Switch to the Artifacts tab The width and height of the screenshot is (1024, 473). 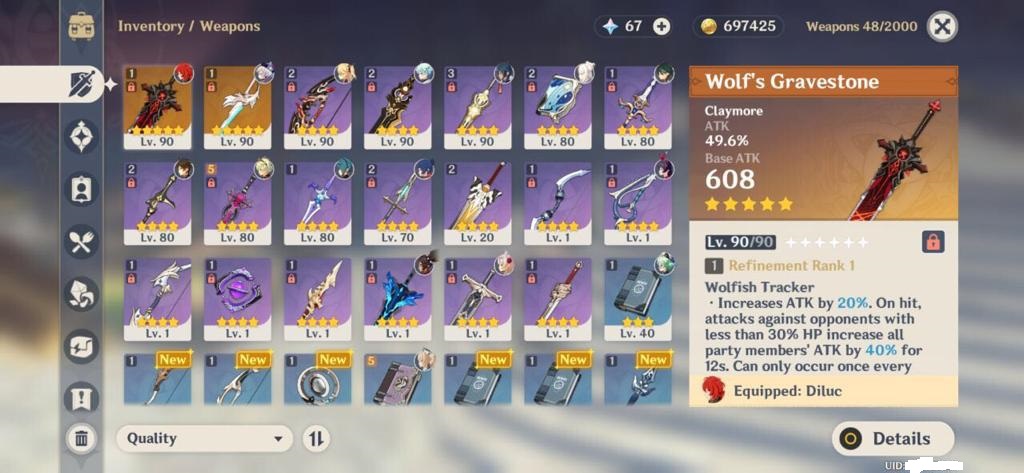81,136
